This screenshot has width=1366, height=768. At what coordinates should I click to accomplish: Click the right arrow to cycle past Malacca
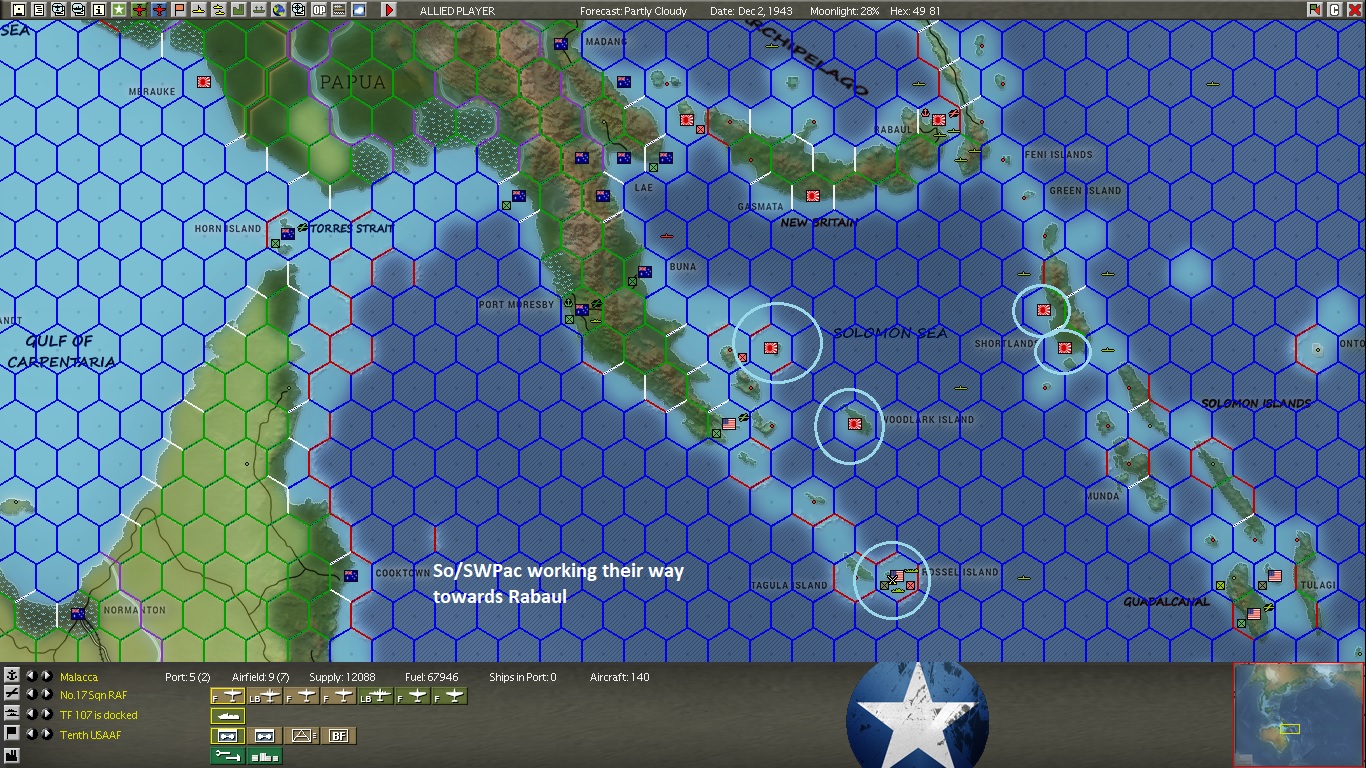coord(46,676)
